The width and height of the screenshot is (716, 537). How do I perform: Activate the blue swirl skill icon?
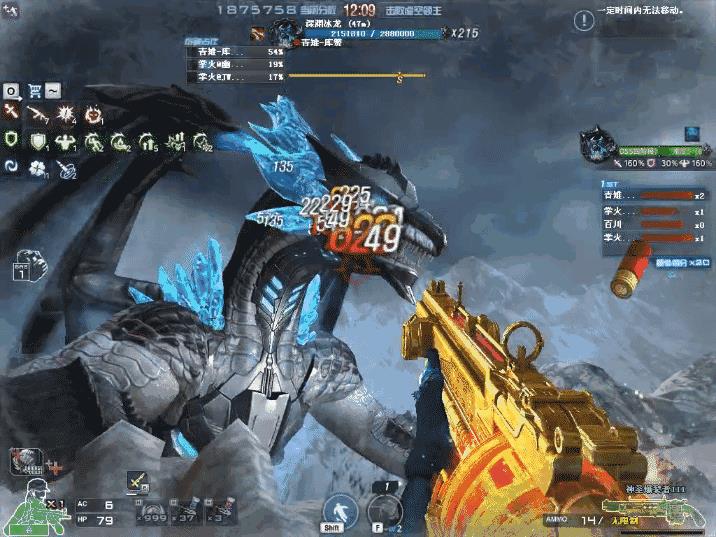(x=12, y=167)
